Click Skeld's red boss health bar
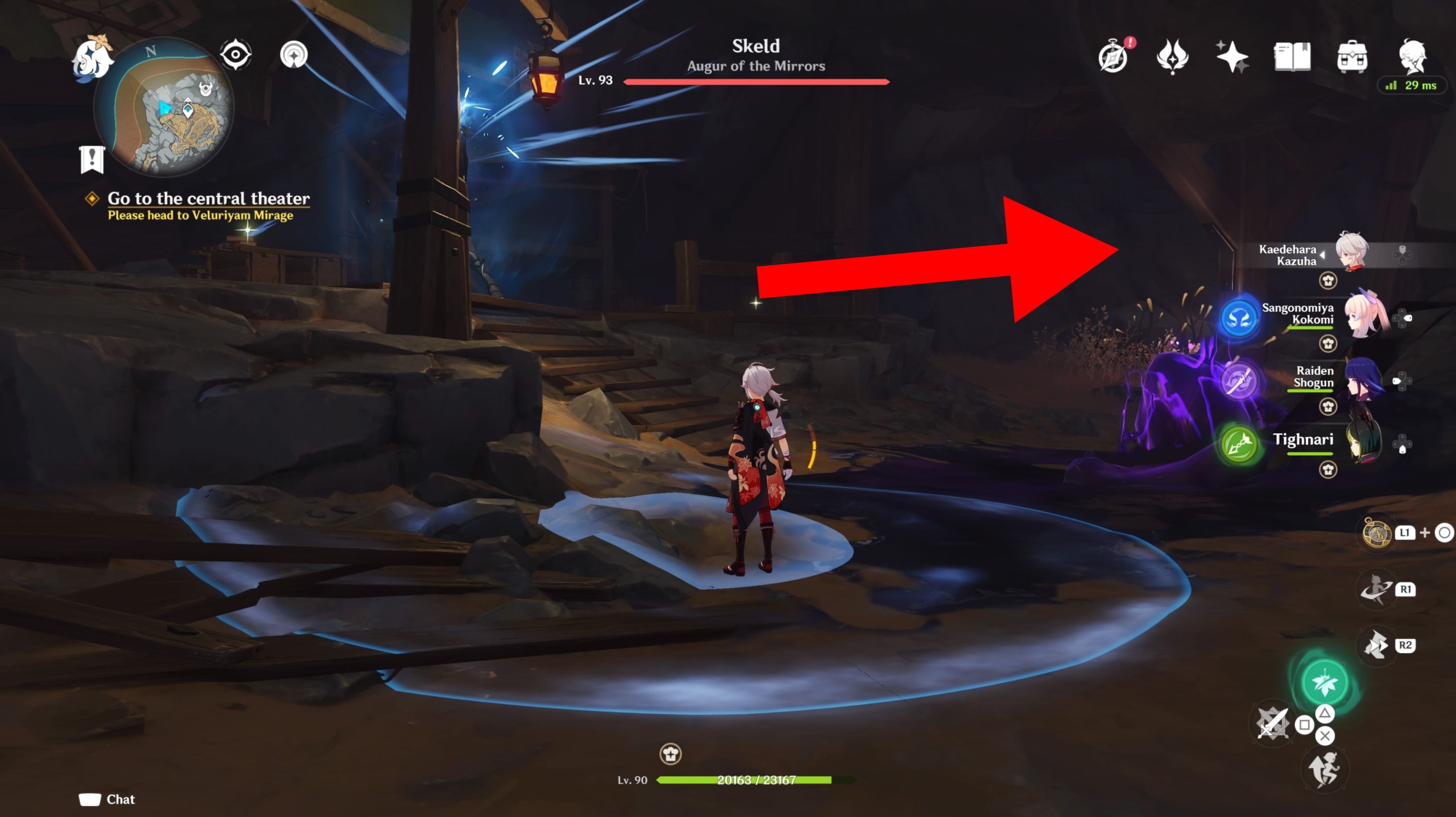1456x817 pixels. coord(755,82)
